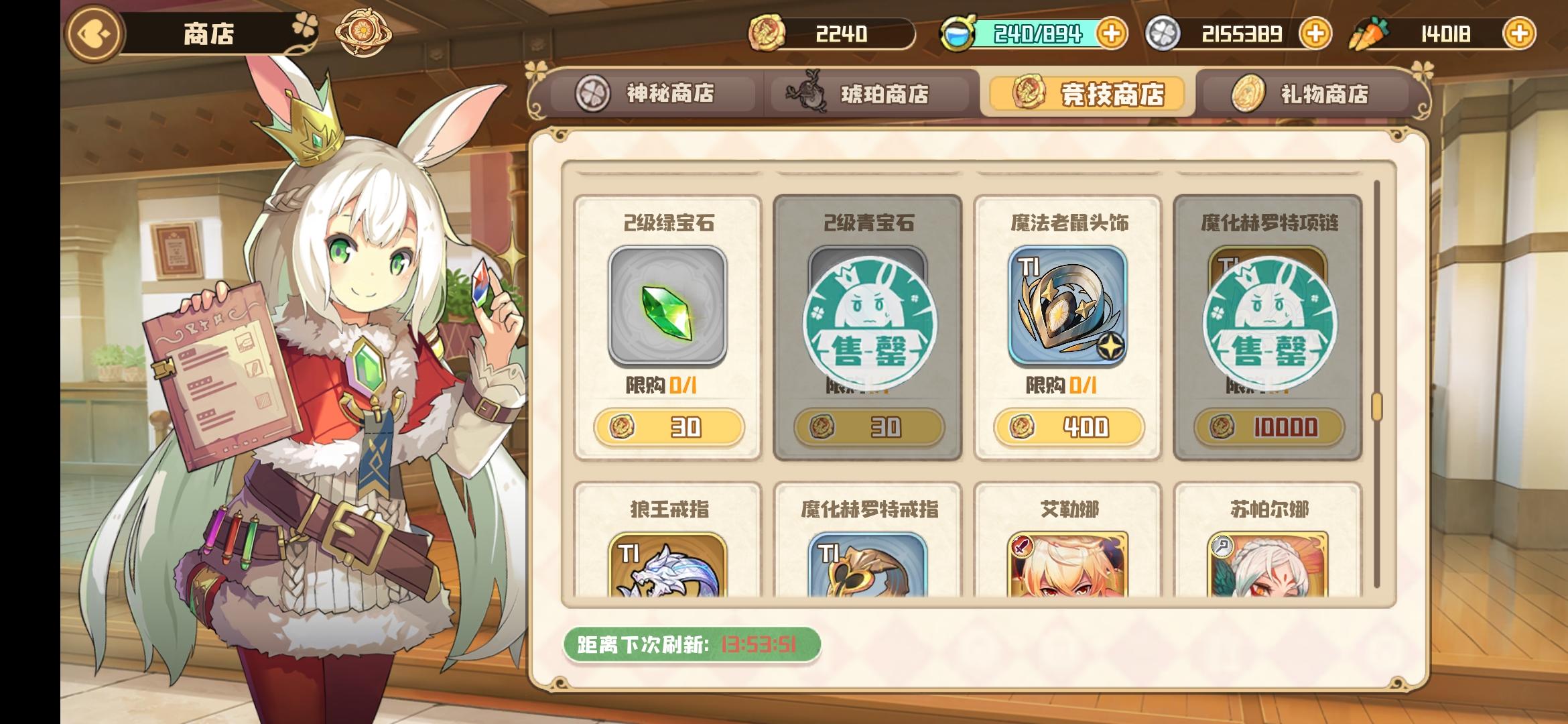Open the back arrow to exit the shop
Screen dimensions: 1568x724
(x=92, y=32)
